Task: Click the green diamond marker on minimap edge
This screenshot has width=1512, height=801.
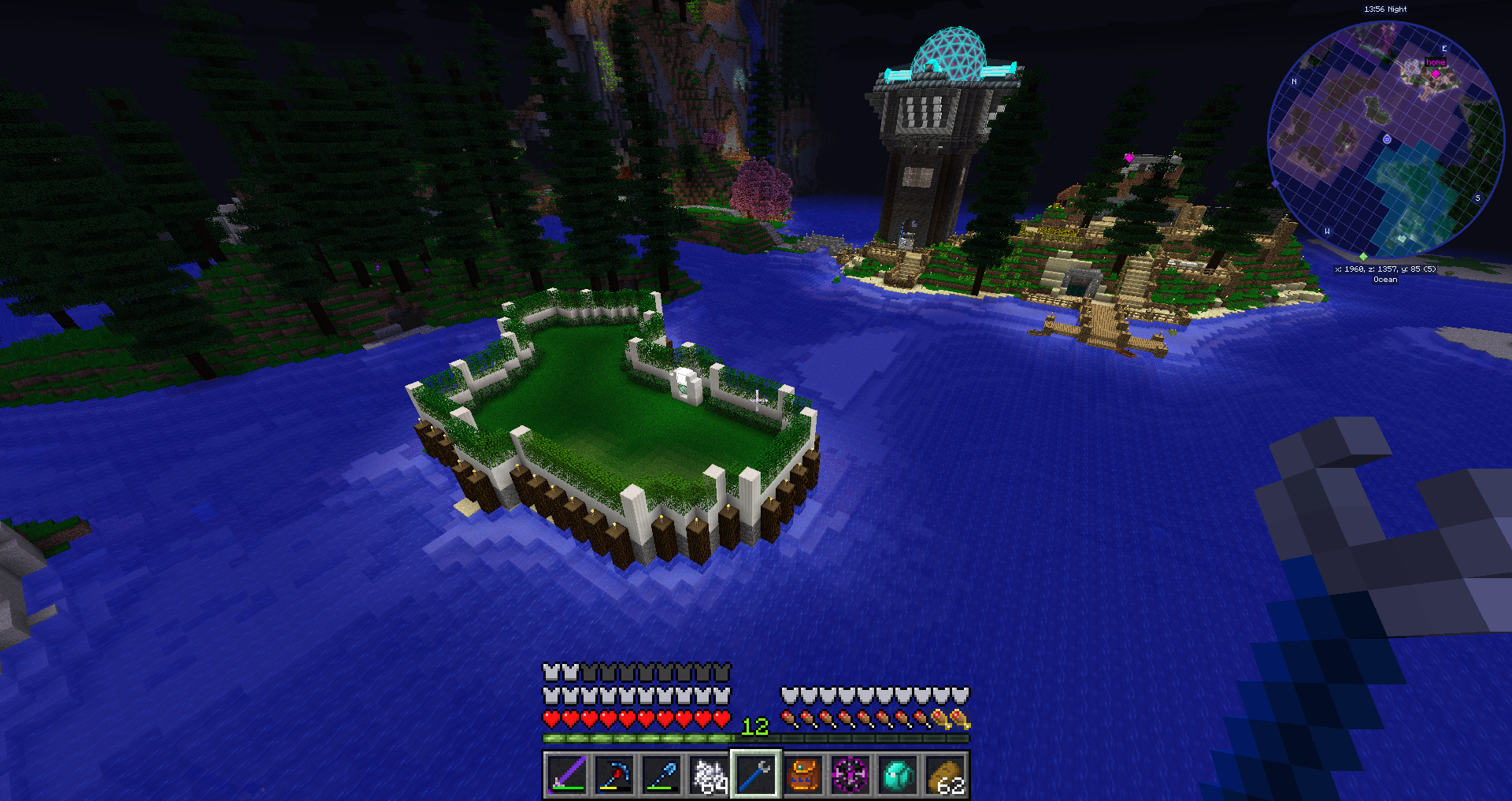Action: (1363, 257)
